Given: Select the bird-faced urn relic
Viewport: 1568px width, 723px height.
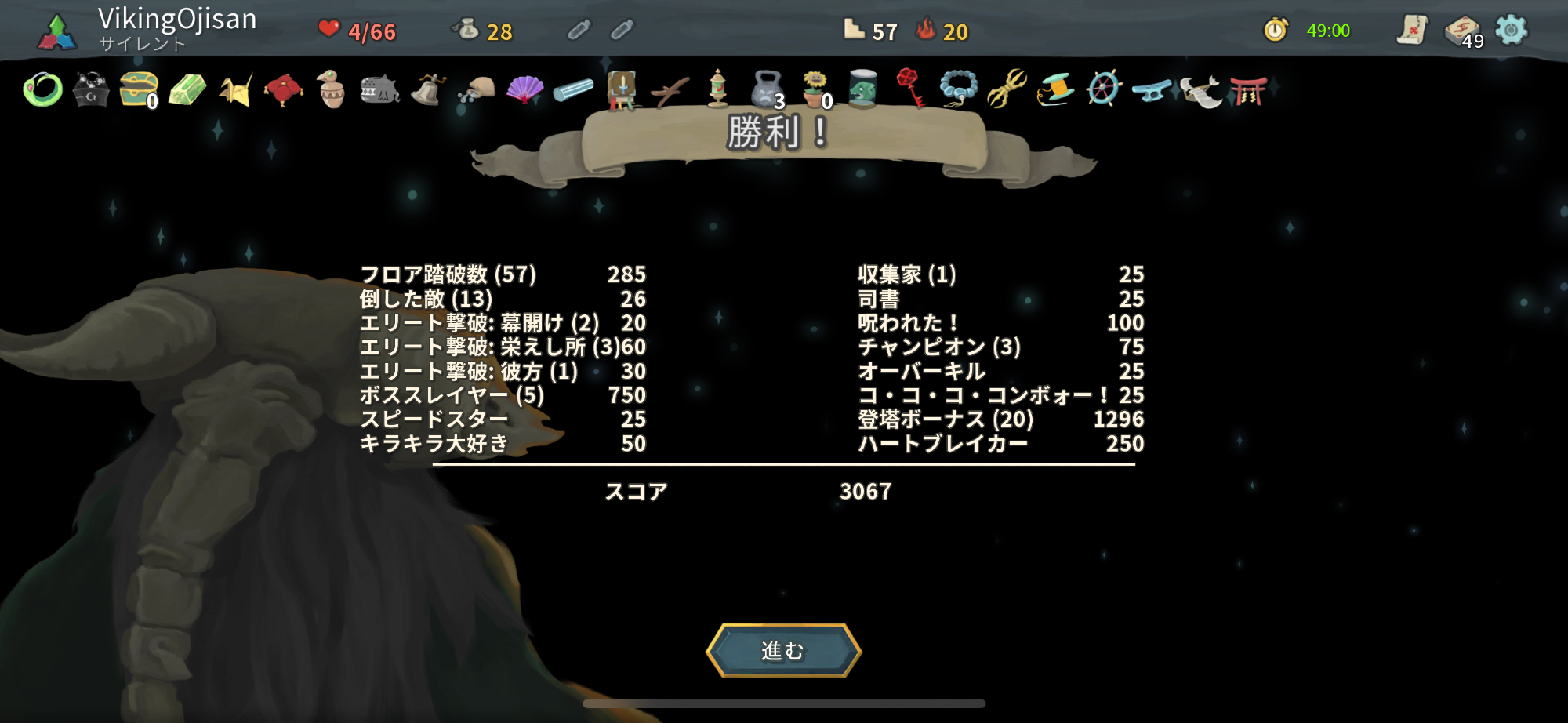Looking at the screenshot, I should tap(332, 90).
